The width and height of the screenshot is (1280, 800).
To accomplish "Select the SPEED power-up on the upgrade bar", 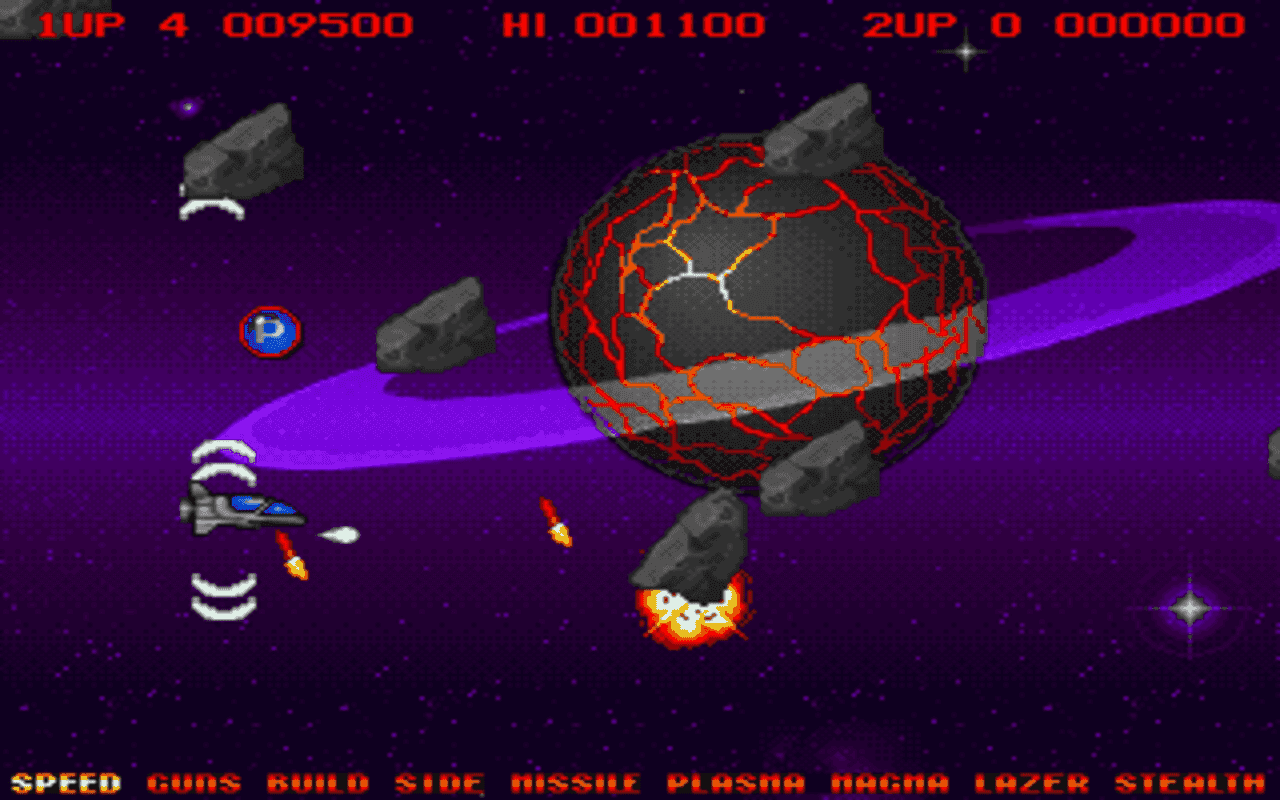I will pyautogui.click(x=68, y=782).
